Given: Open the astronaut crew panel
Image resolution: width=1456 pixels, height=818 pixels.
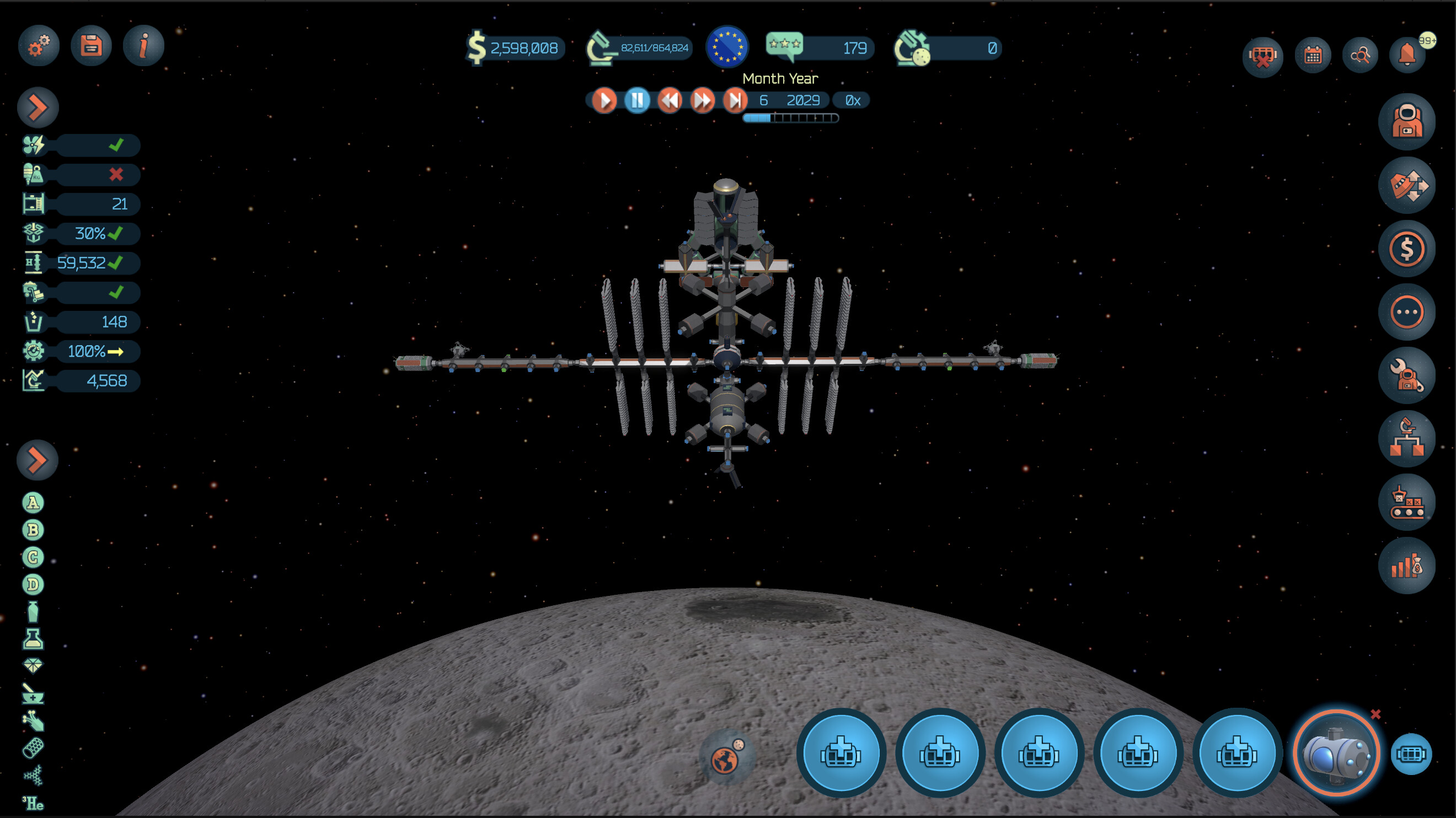Looking at the screenshot, I should pyautogui.click(x=1406, y=121).
